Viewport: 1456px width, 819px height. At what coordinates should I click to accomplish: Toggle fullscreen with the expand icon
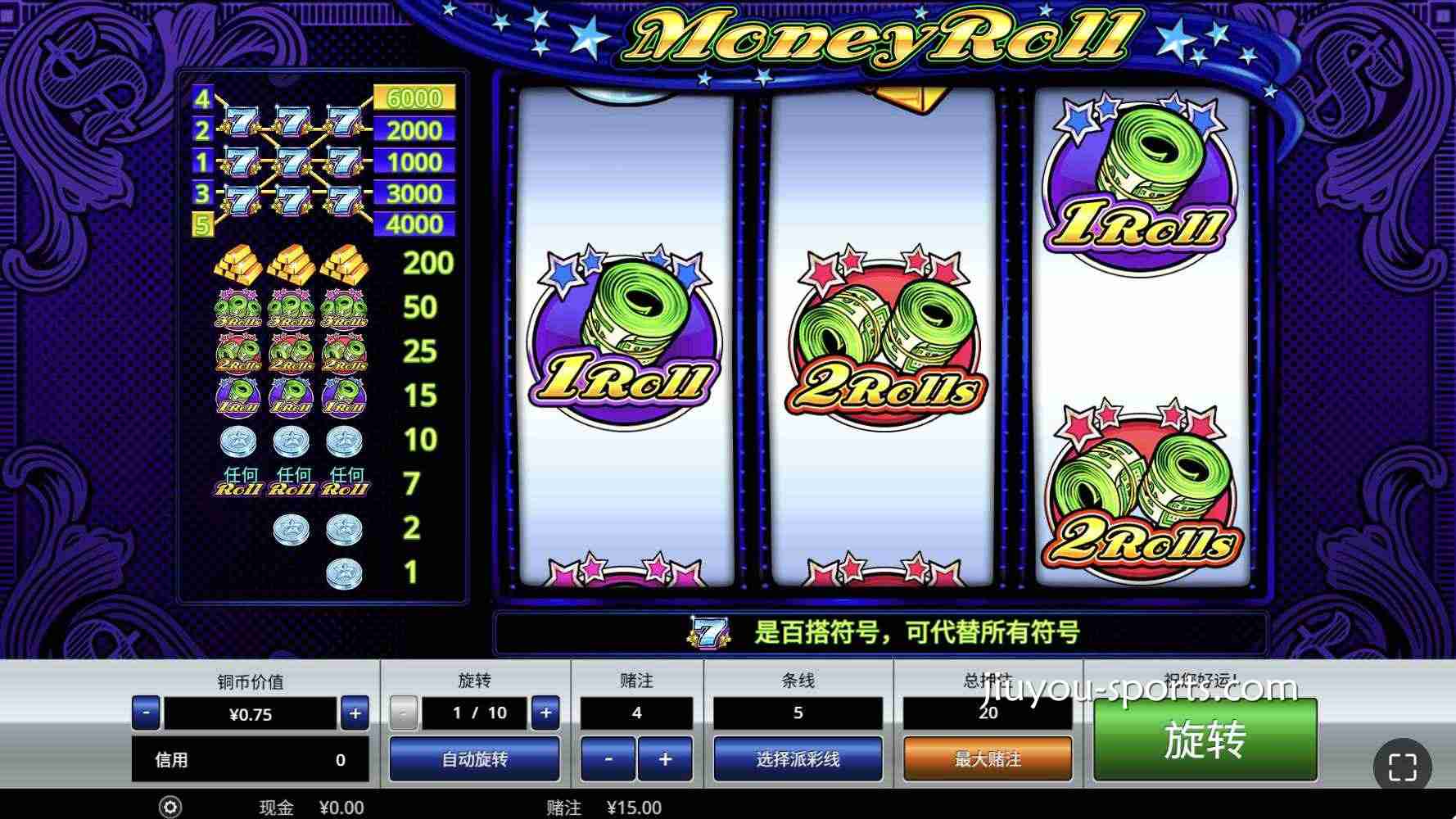[1404, 767]
